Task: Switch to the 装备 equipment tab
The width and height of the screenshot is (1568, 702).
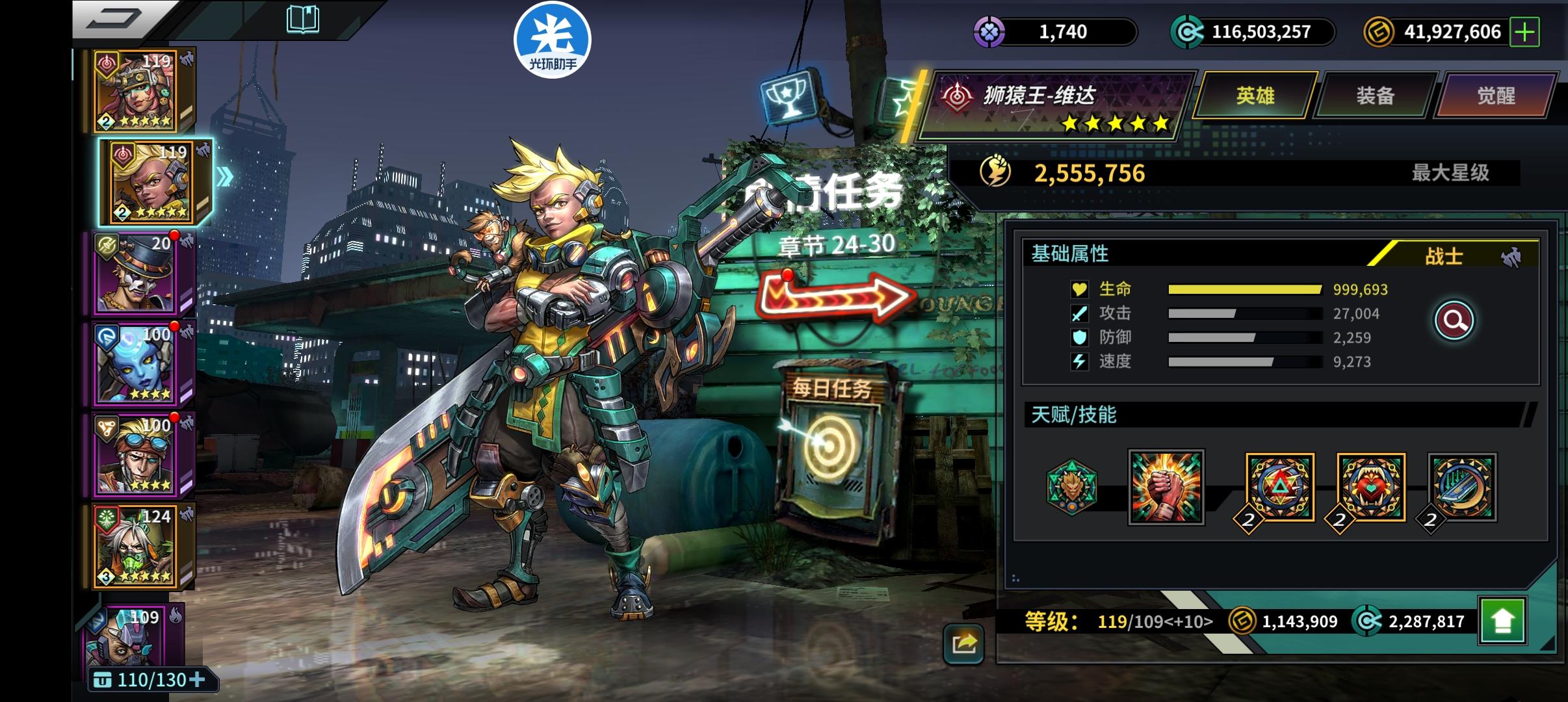Action: [1376, 95]
